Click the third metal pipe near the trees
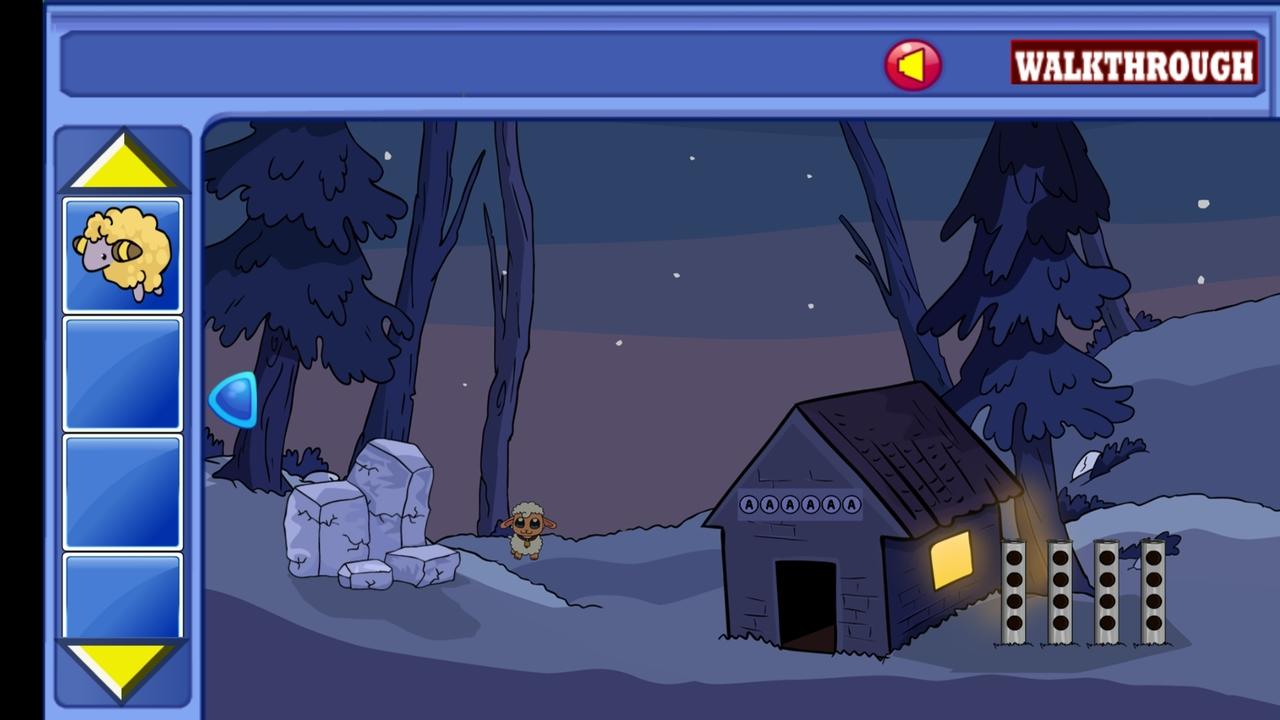Viewport: 1280px width, 720px height. (1106, 590)
